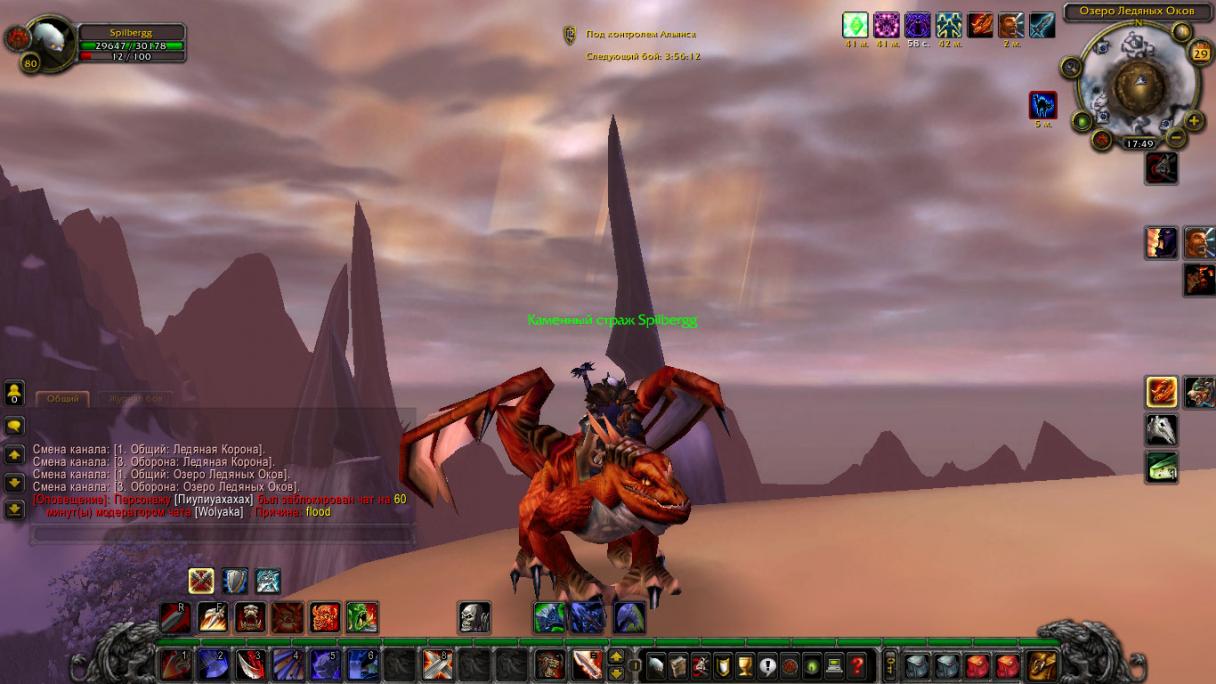Jump chat to bottom with lowest arrow
Viewport: 1216px width, 684px height.
[14, 508]
